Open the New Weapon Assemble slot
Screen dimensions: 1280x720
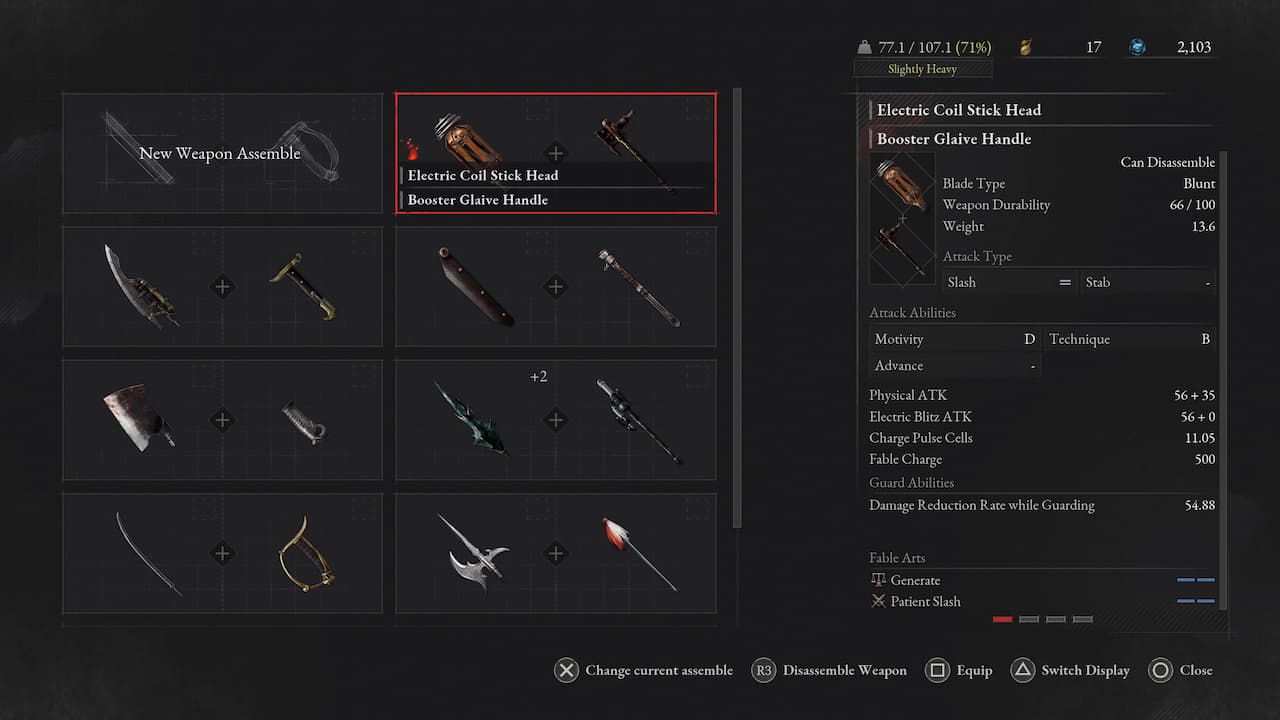click(x=222, y=153)
